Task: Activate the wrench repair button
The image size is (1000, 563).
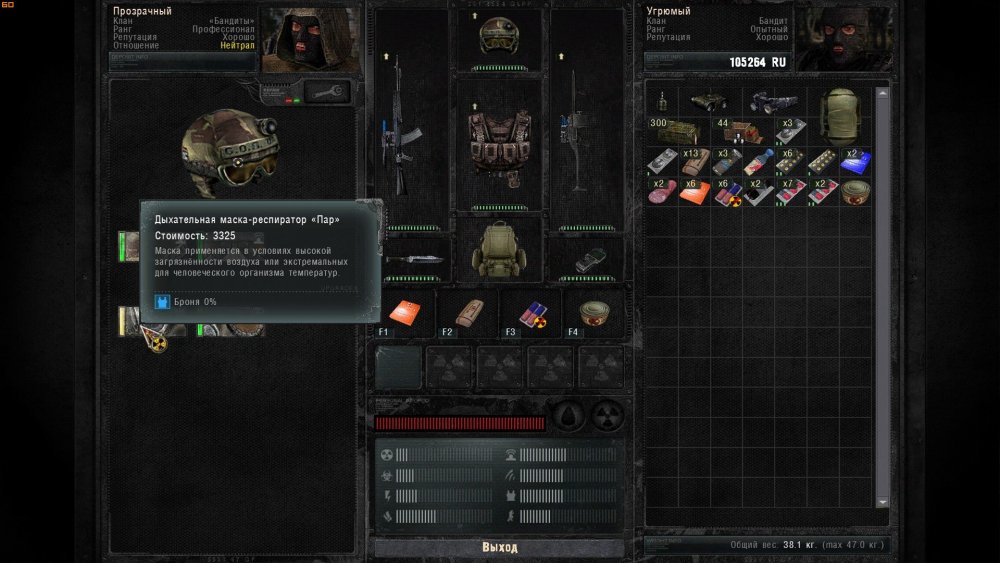Action: click(x=329, y=91)
